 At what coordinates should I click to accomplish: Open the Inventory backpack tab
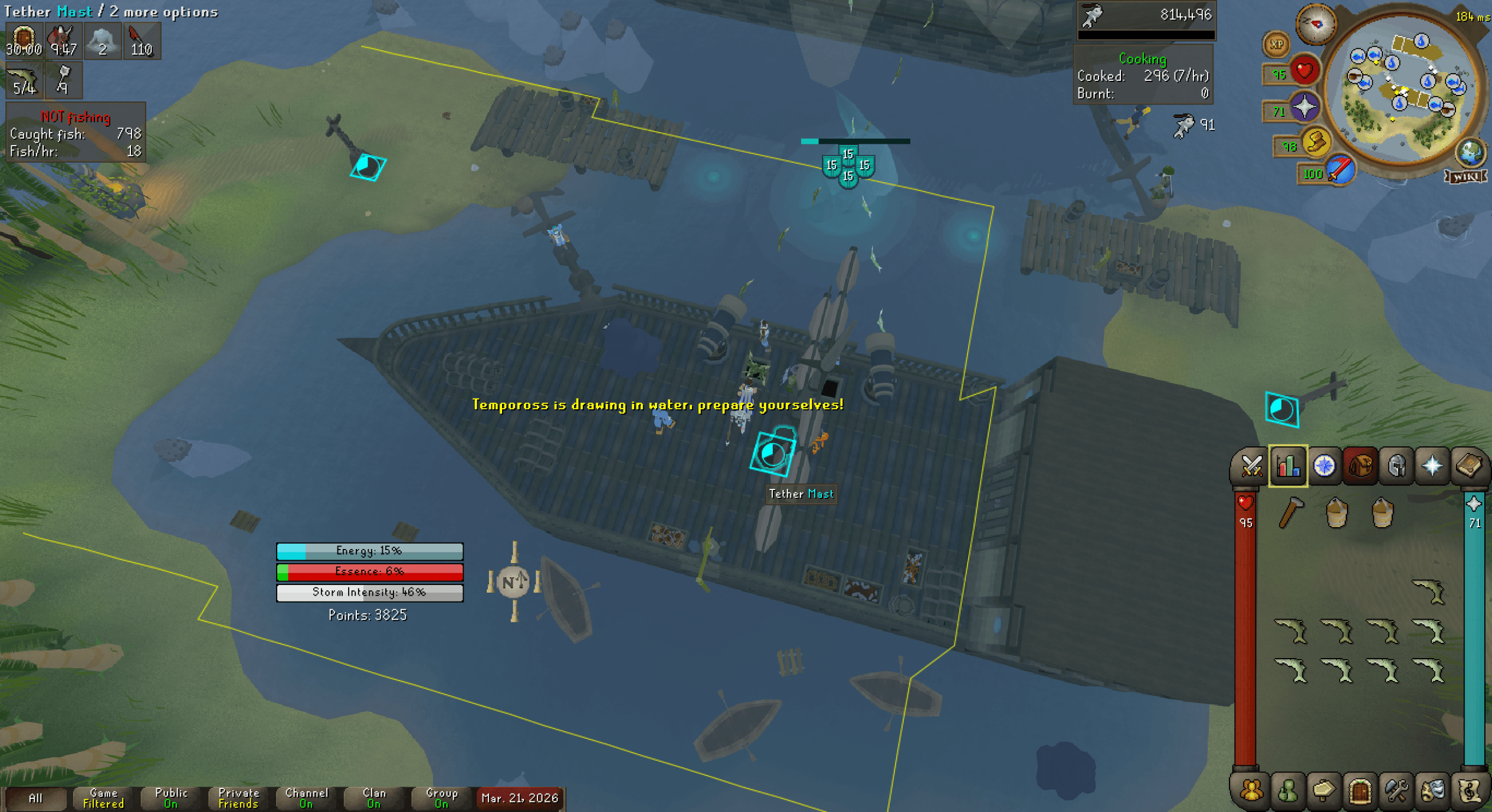[1360, 466]
